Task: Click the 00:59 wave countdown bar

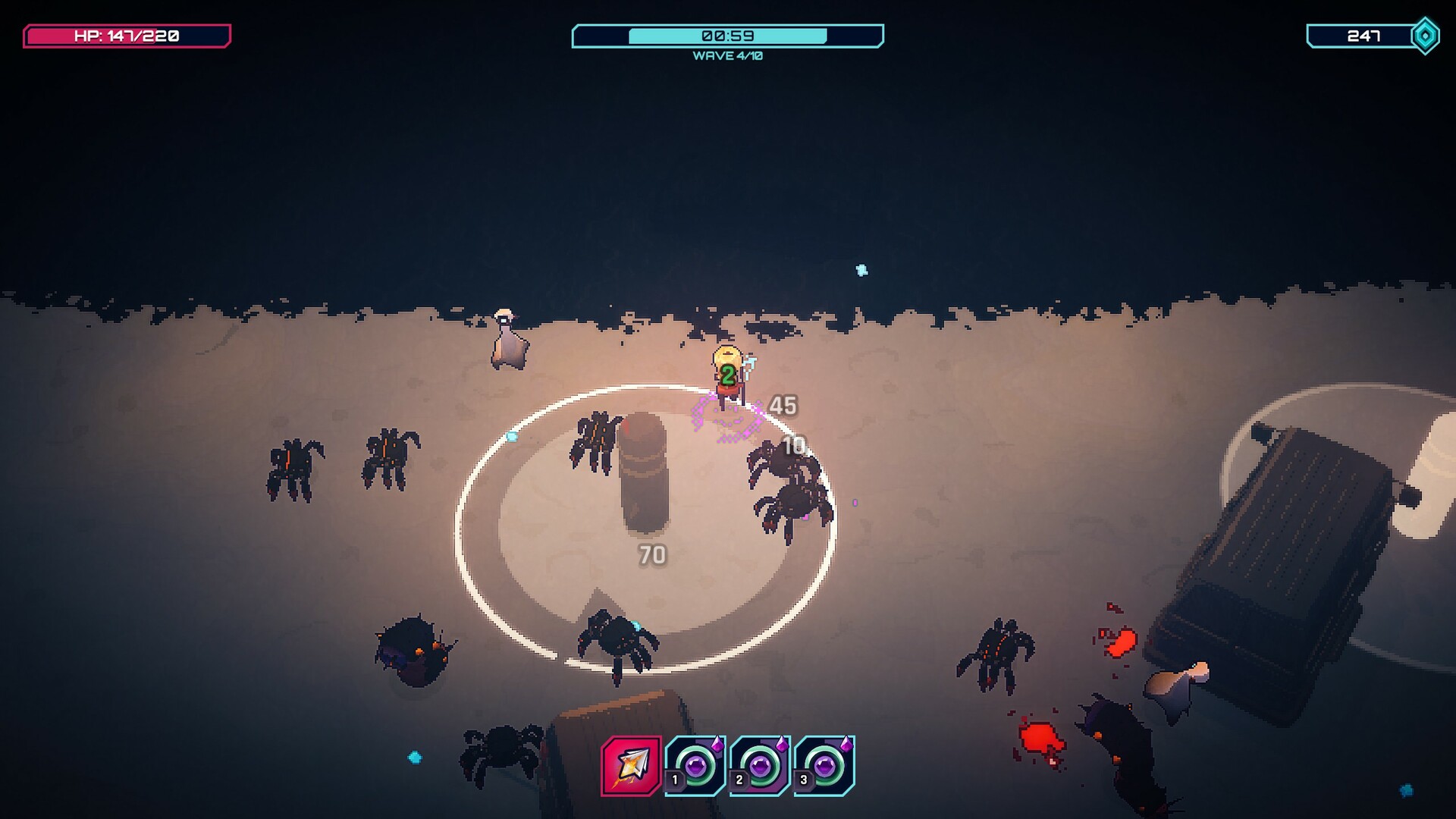Action: tap(728, 33)
